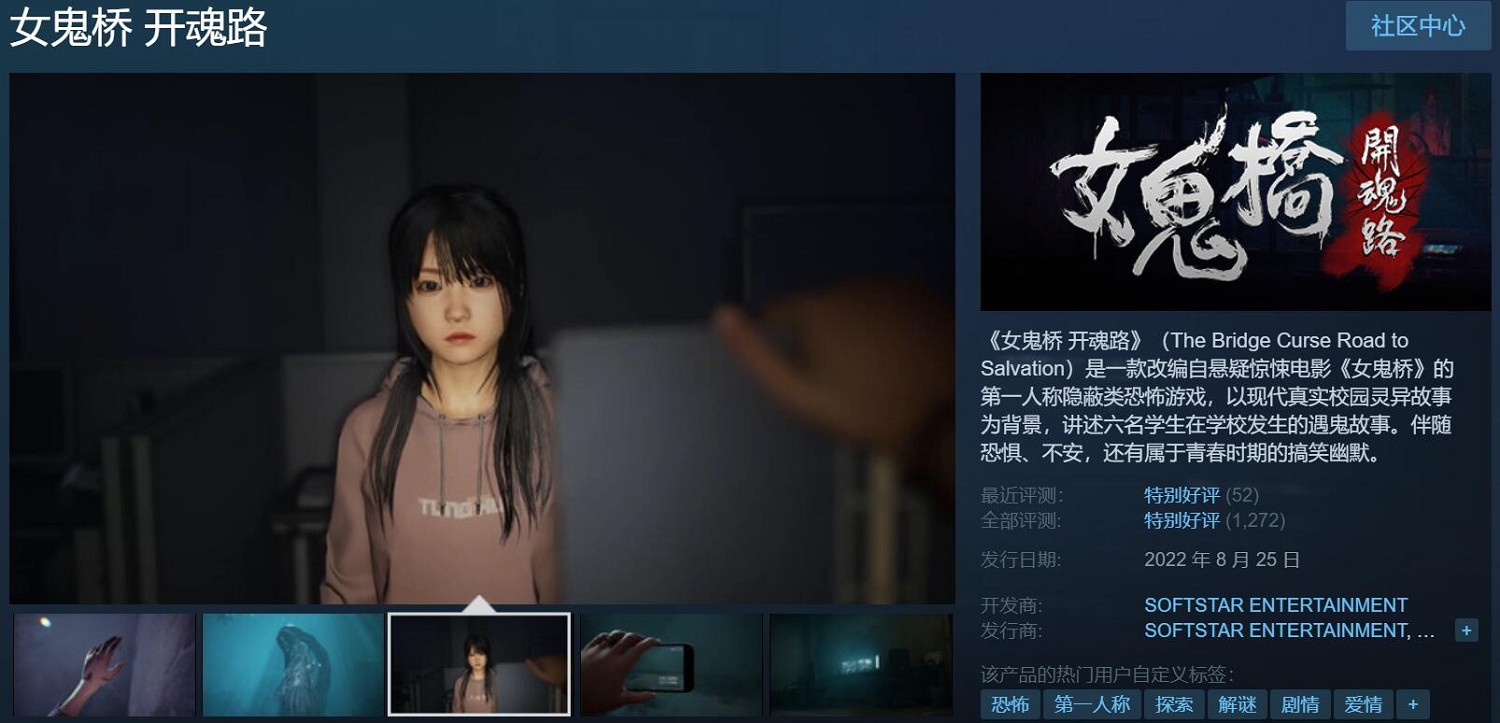Open the 社区中心 community hub

pyautogui.click(x=1418, y=27)
